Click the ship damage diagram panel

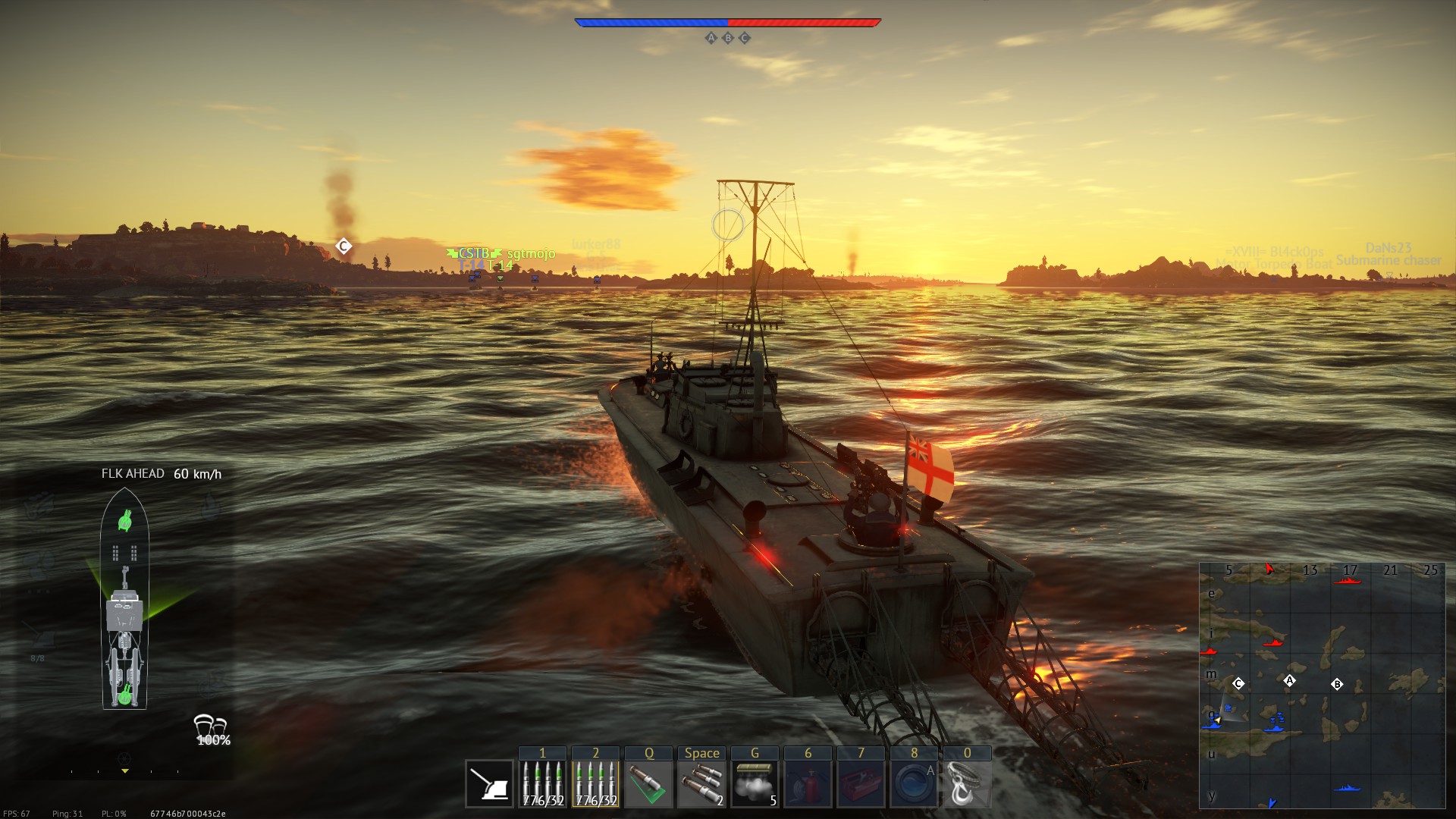click(124, 599)
